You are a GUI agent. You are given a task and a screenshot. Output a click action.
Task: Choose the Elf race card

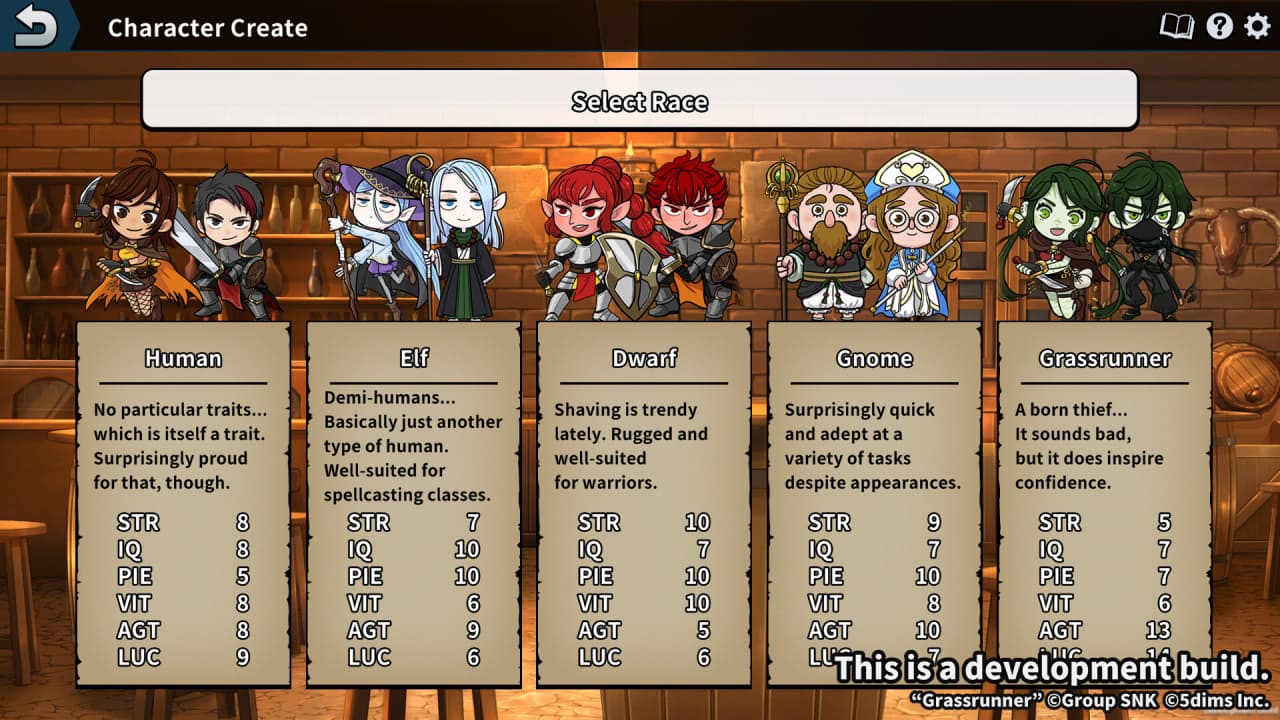[414, 500]
